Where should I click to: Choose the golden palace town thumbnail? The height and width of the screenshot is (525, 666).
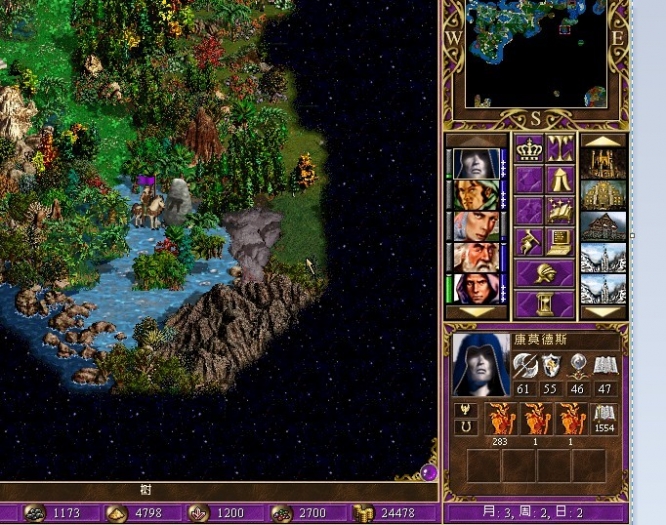coord(603,194)
